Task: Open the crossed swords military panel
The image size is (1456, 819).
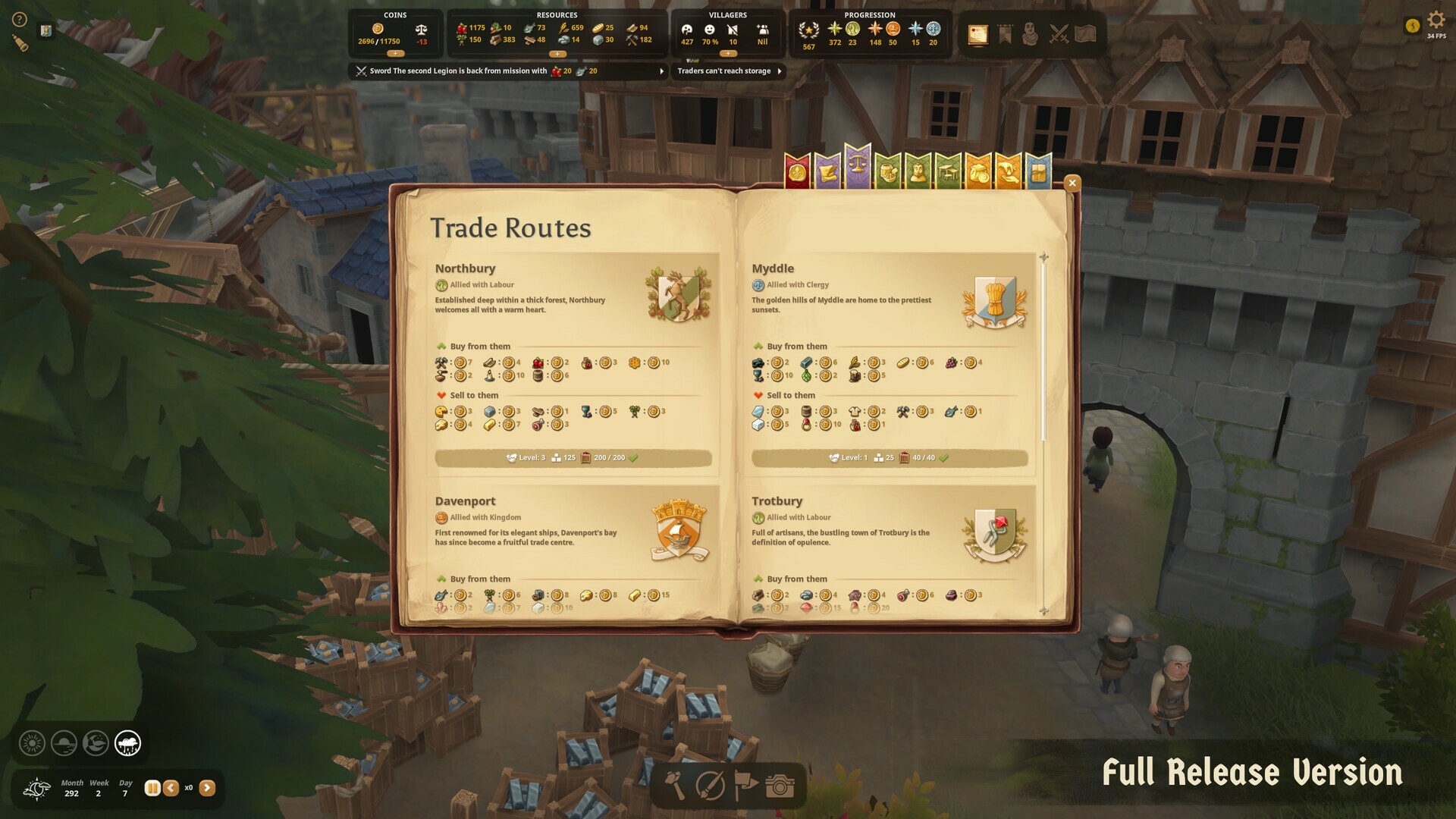Action: pyautogui.click(x=1058, y=34)
